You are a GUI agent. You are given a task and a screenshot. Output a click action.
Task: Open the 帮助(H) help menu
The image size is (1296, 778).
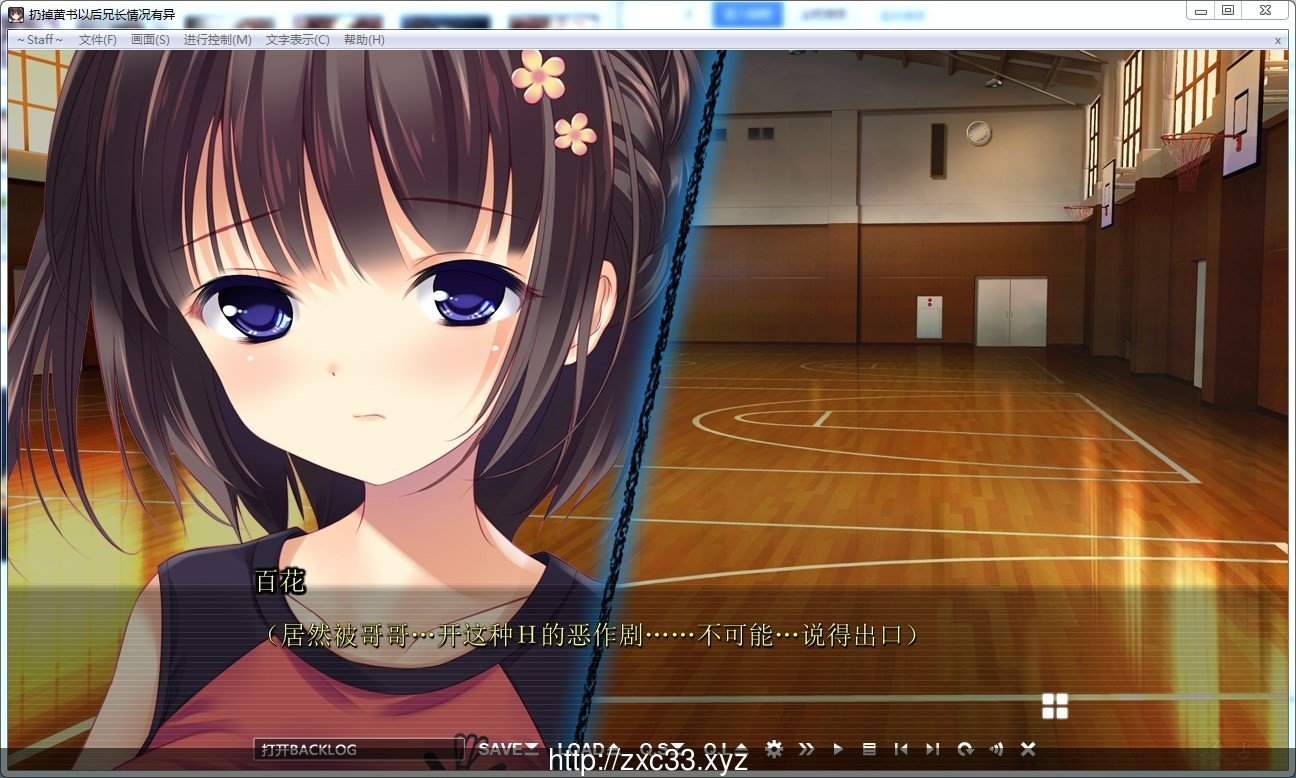[x=365, y=40]
